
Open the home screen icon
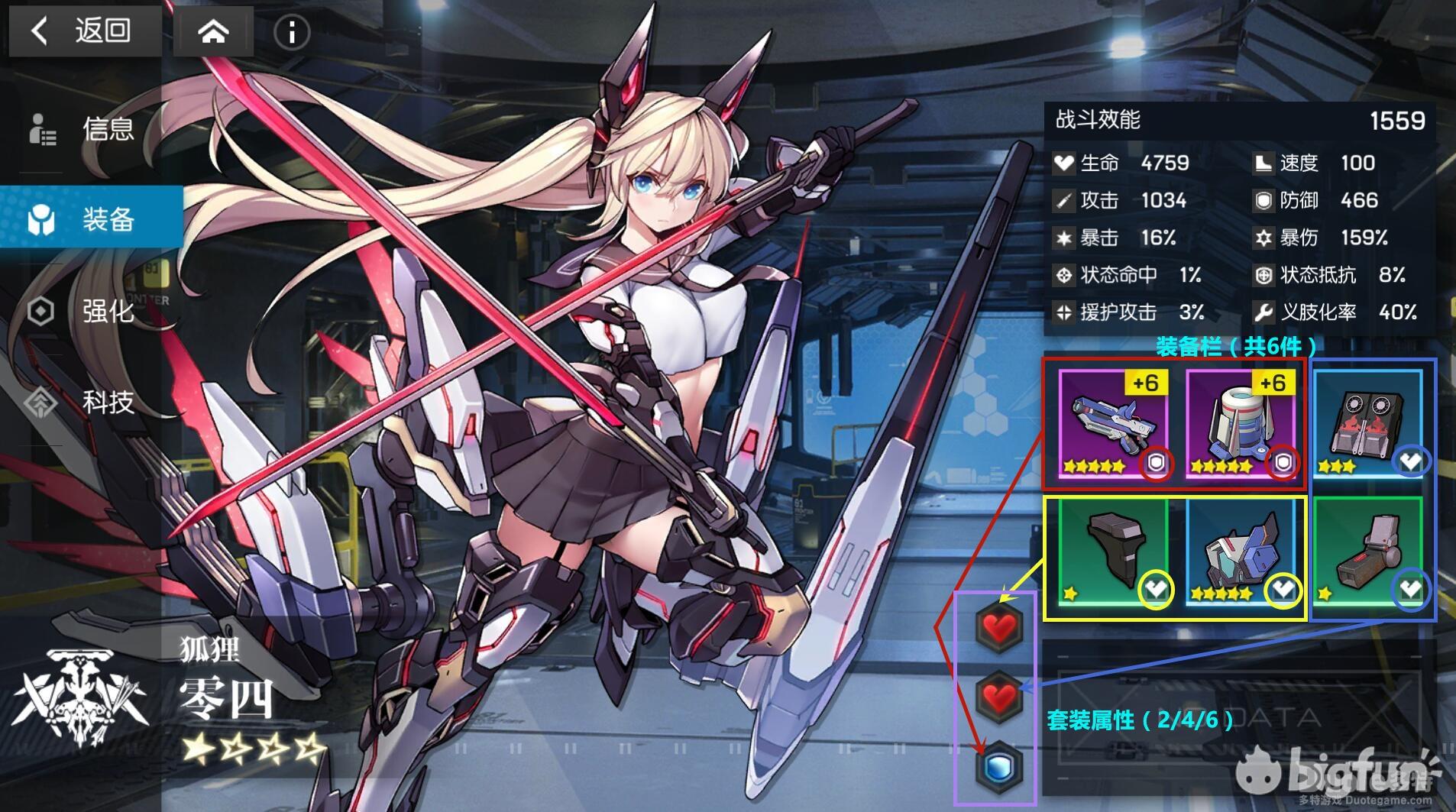213,32
